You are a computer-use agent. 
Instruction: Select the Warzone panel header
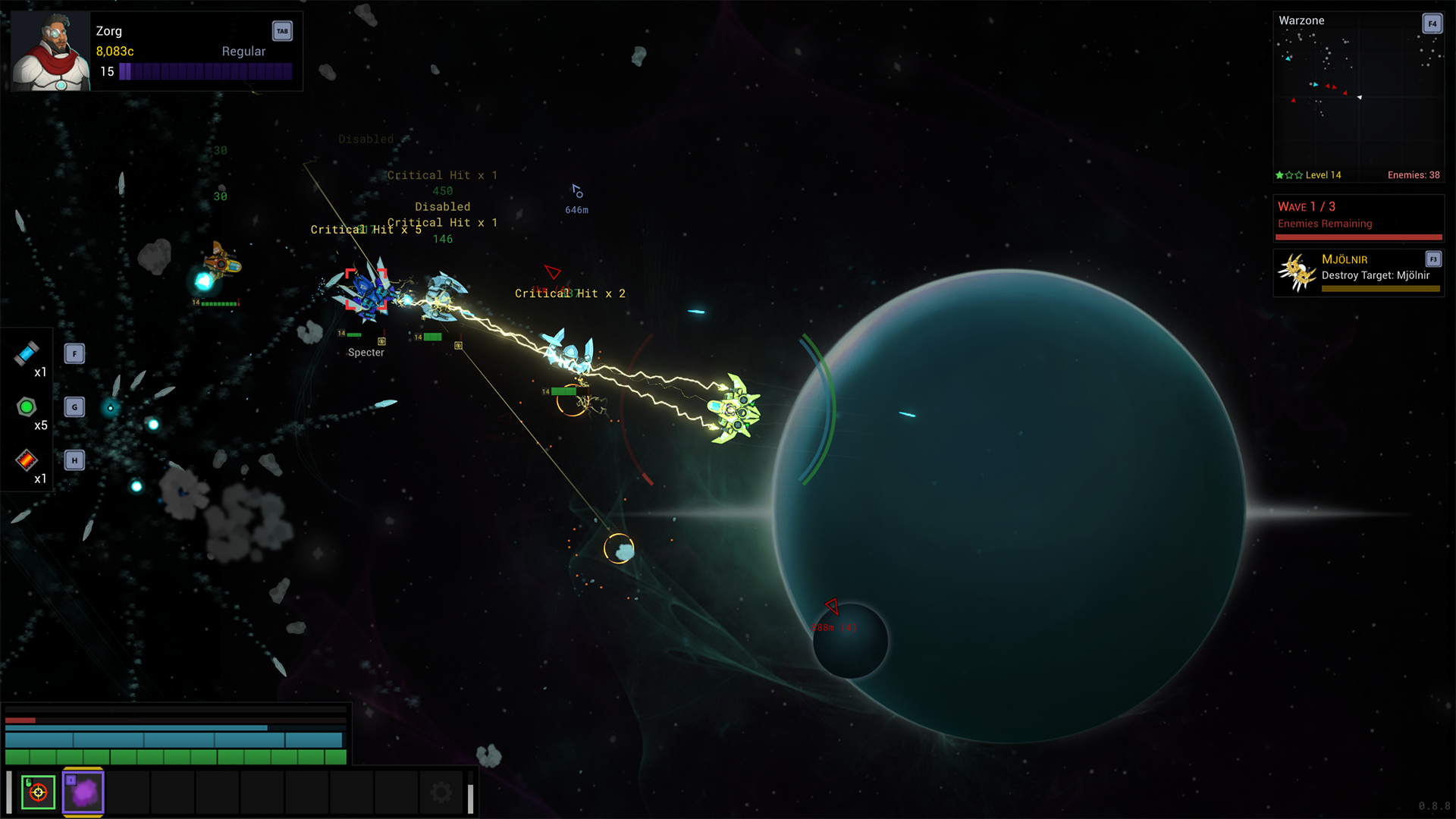(x=1301, y=20)
